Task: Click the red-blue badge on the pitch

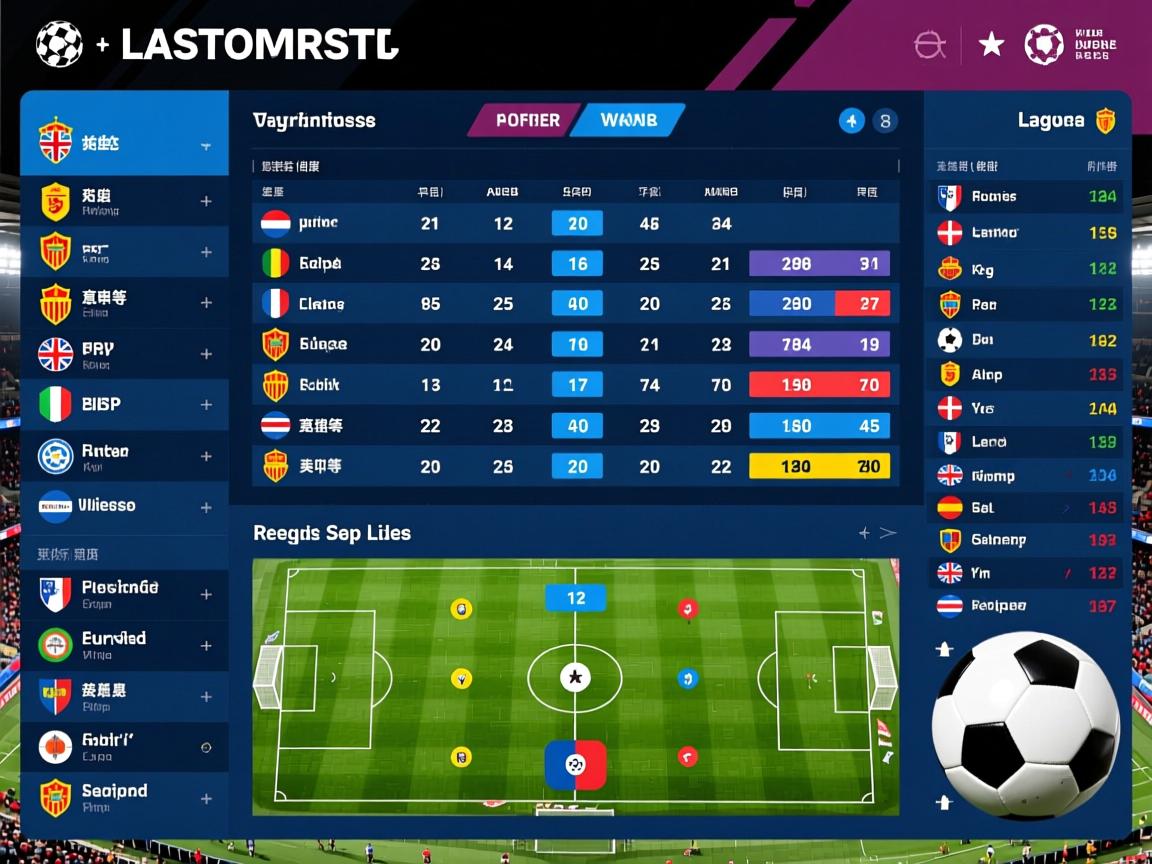Action: 575,765
